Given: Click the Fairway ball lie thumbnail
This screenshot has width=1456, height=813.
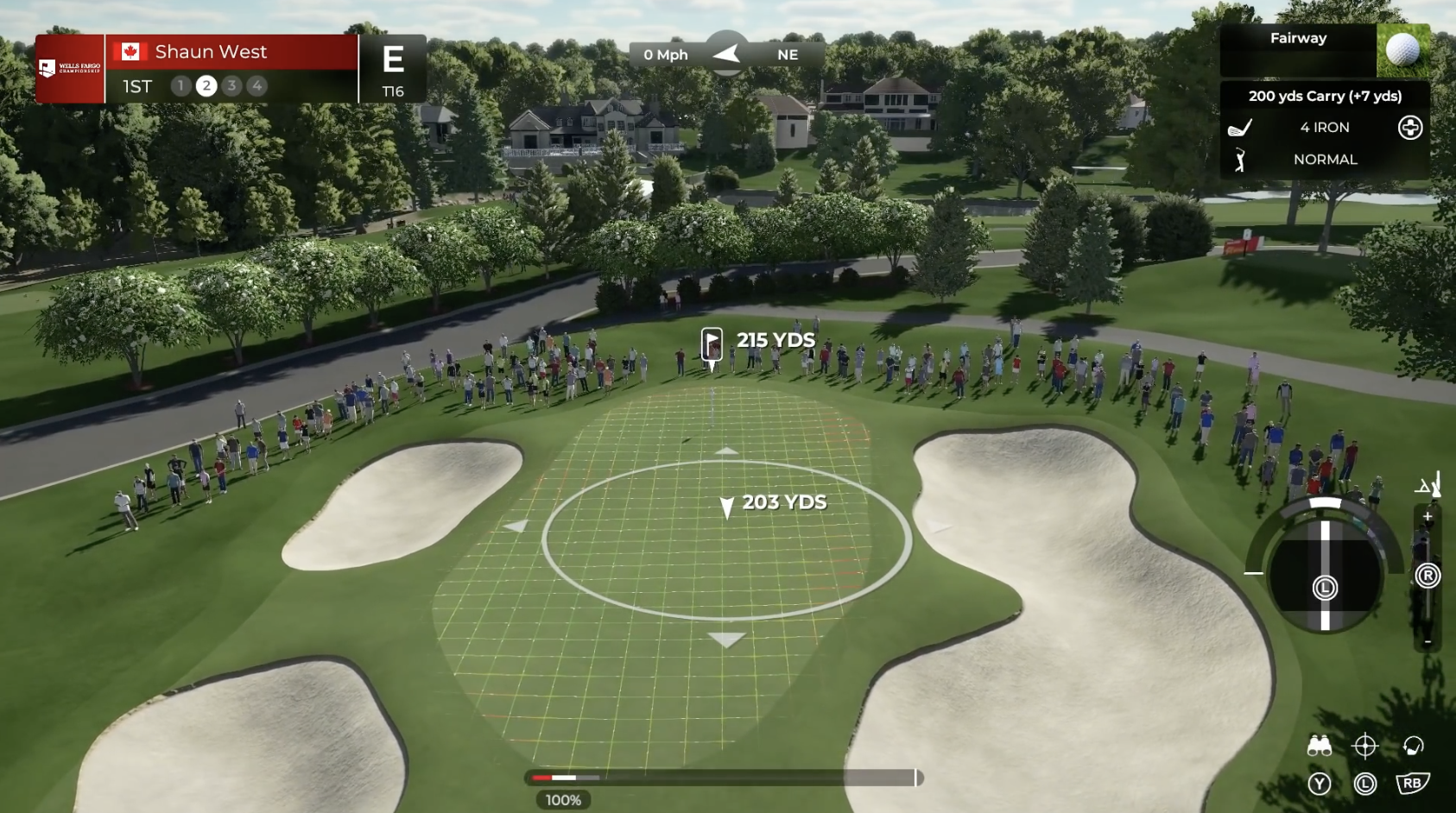Looking at the screenshot, I should (x=1402, y=50).
